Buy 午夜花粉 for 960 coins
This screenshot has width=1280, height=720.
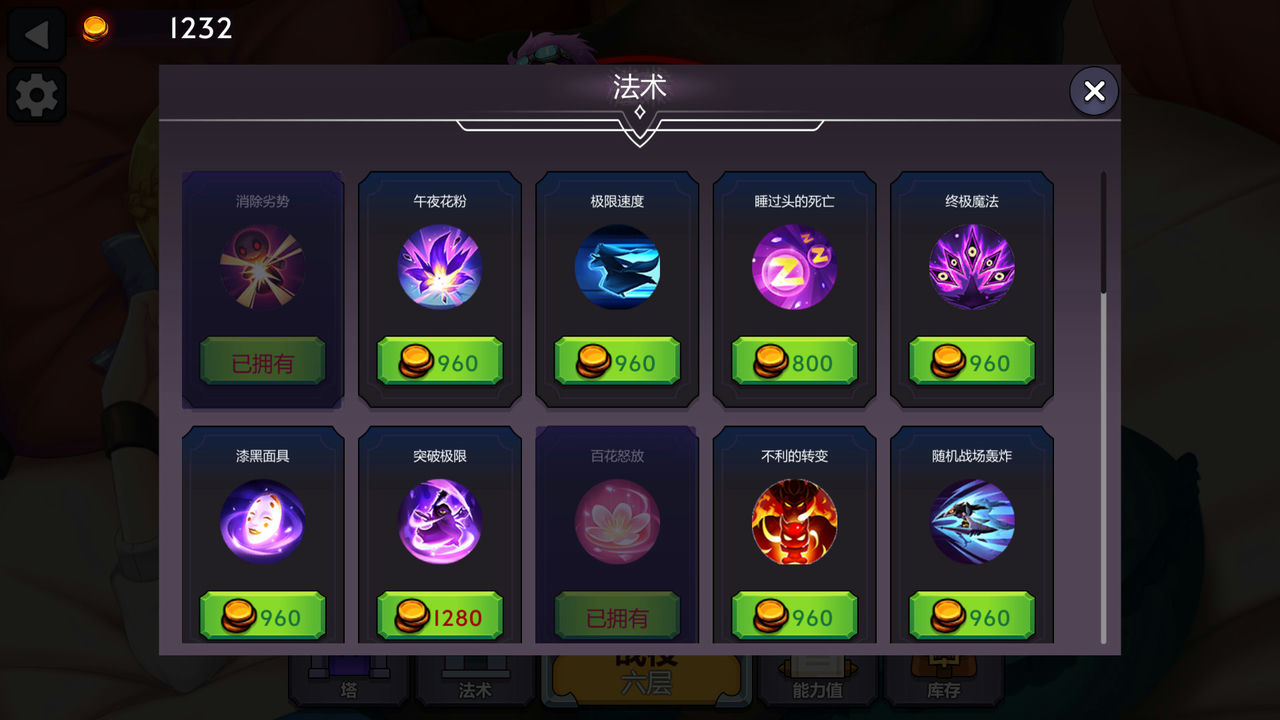coord(439,362)
